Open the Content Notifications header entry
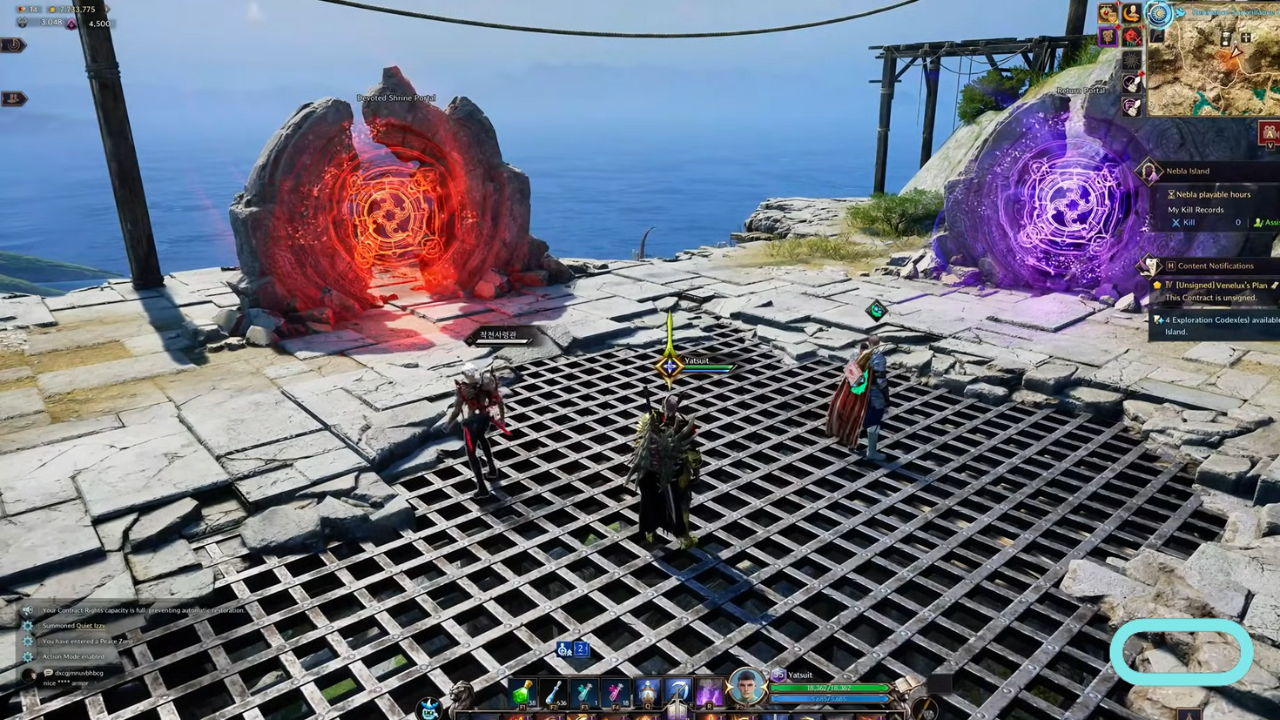The width and height of the screenshot is (1280, 720). [x=1214, y=265]
